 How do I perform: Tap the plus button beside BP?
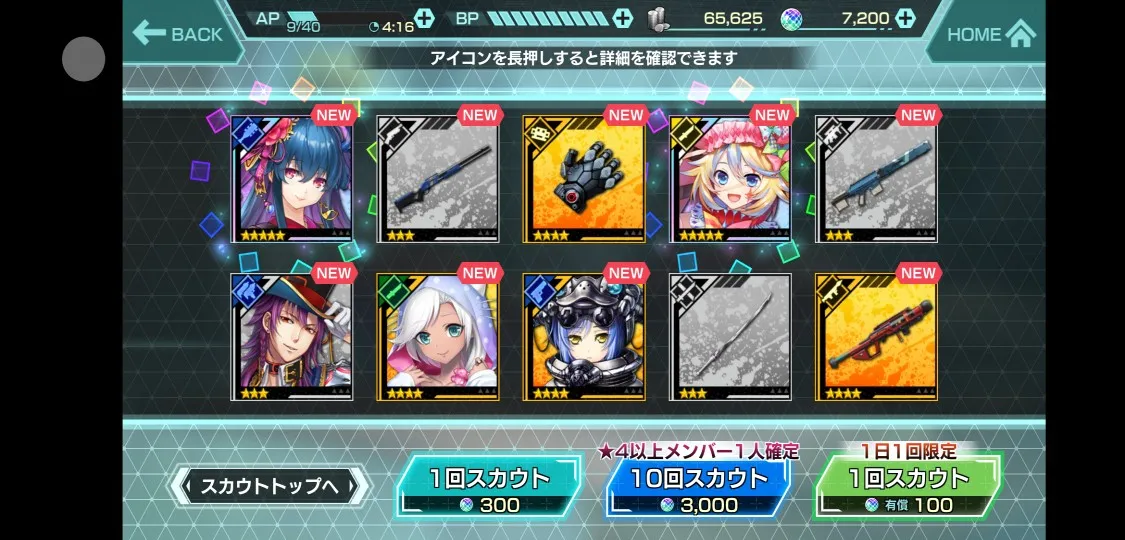click(623, 18)
